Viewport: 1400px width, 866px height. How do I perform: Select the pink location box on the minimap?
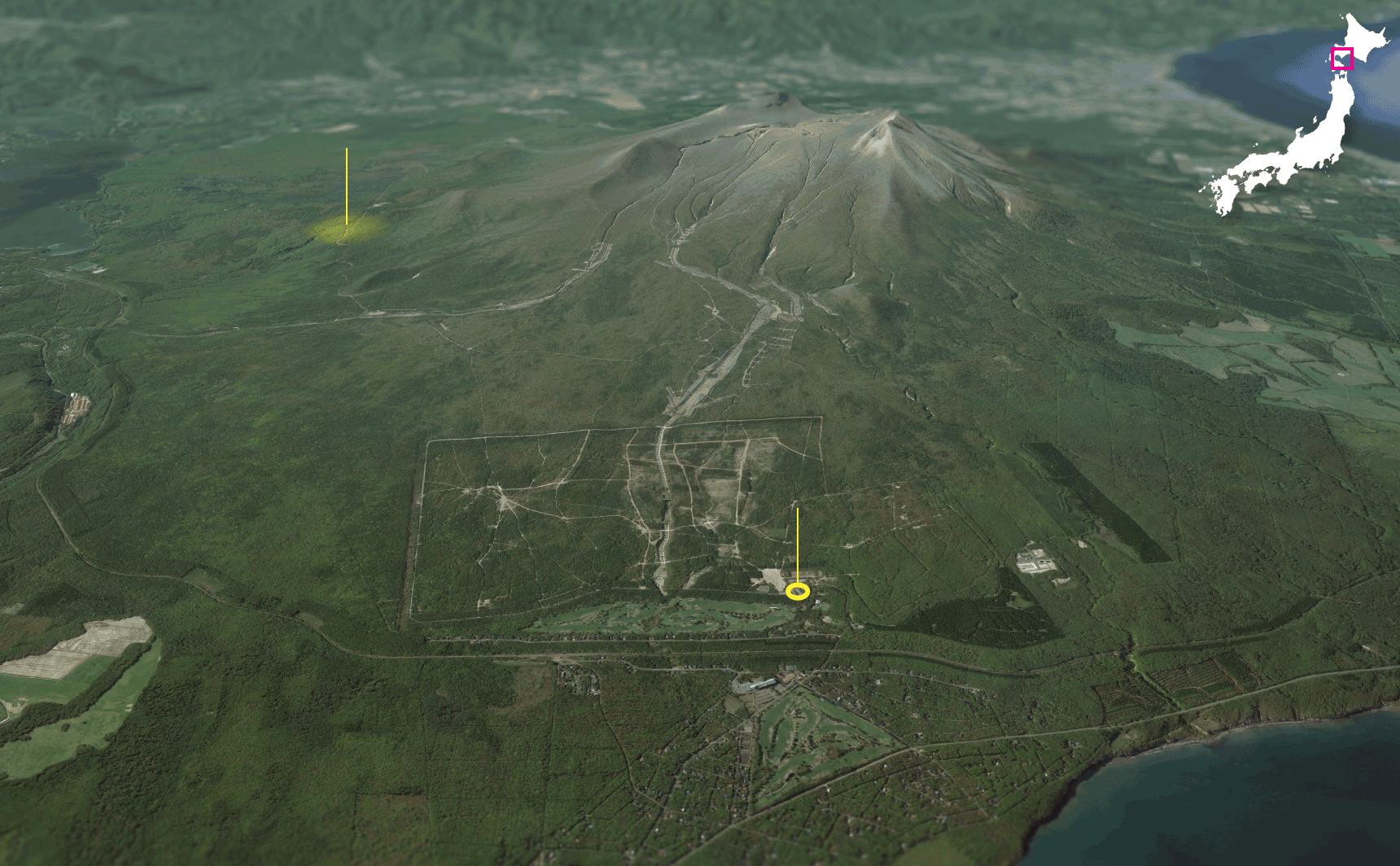tap(1341, 59)
